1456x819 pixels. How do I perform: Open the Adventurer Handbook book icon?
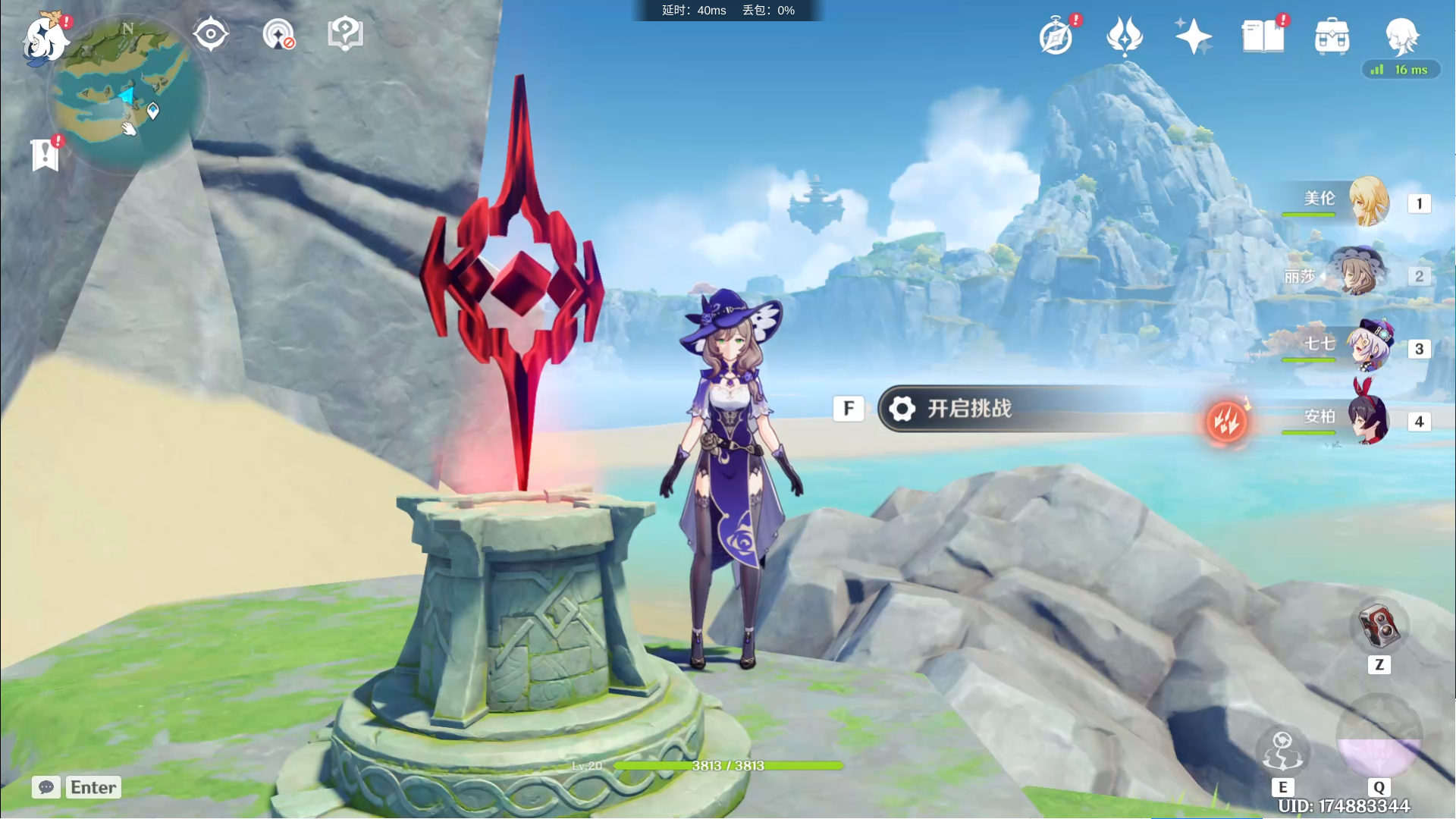1263,36
